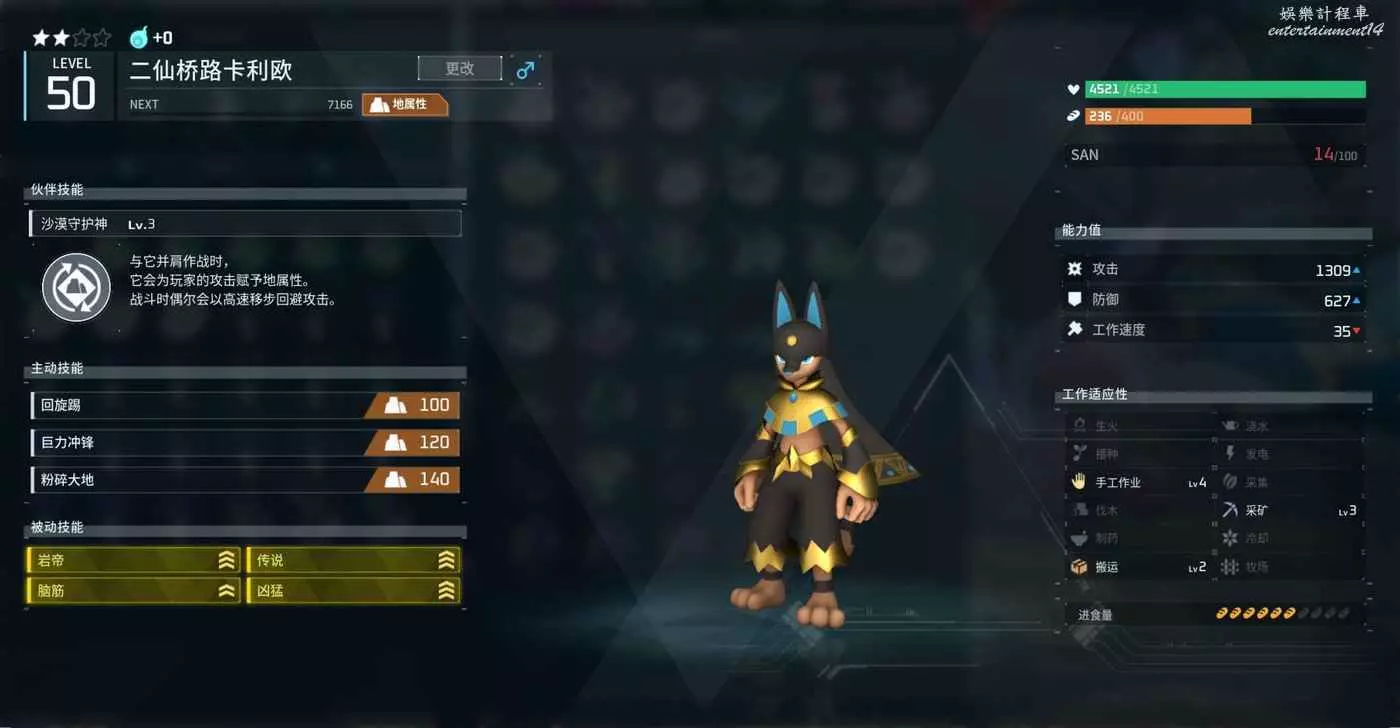Click the 采矿 work suitability entry
1400x728 pixels.
[x=1288, y=510]
